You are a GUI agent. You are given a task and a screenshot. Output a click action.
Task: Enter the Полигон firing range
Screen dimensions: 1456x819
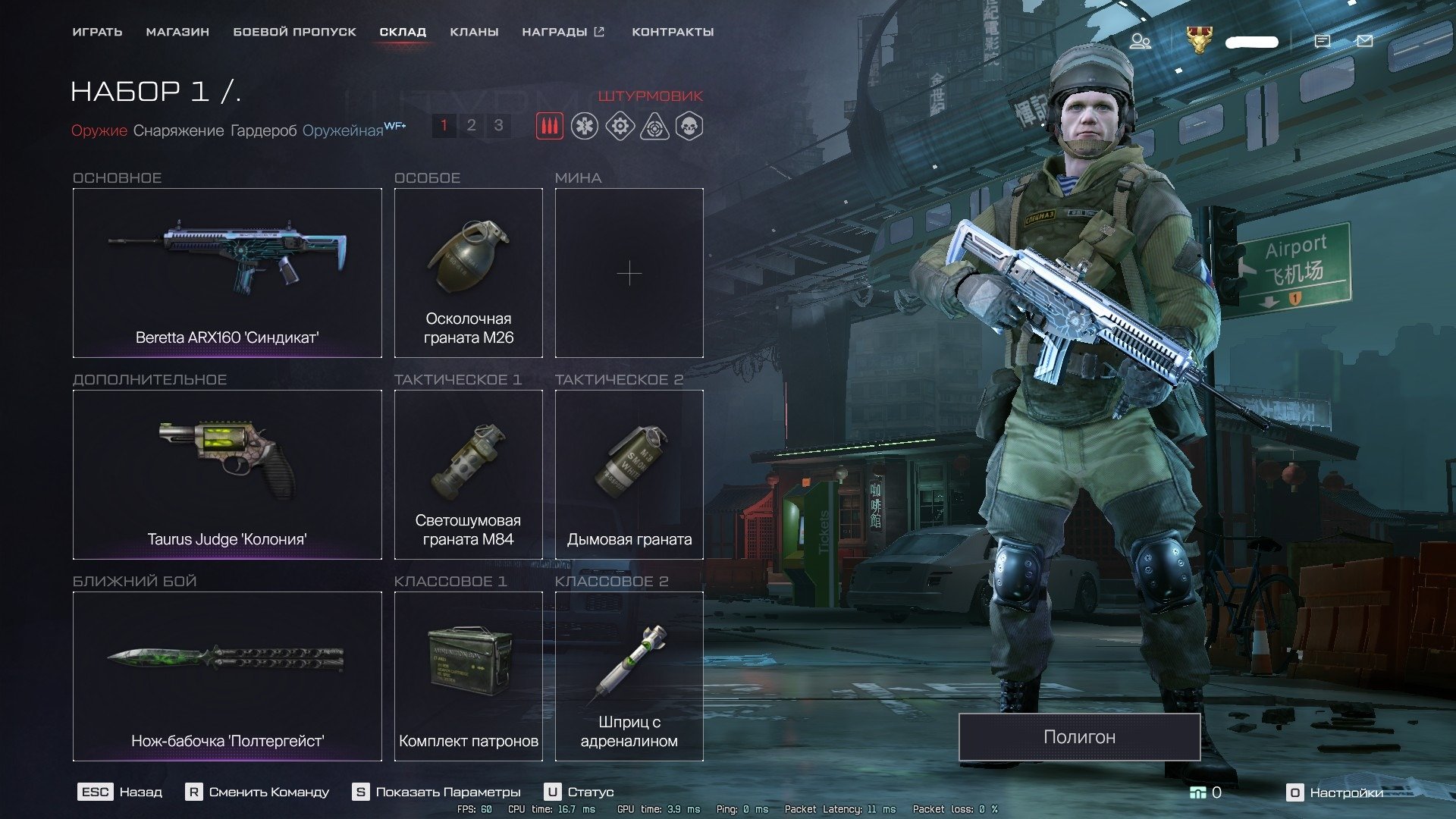click(1079, 737)
